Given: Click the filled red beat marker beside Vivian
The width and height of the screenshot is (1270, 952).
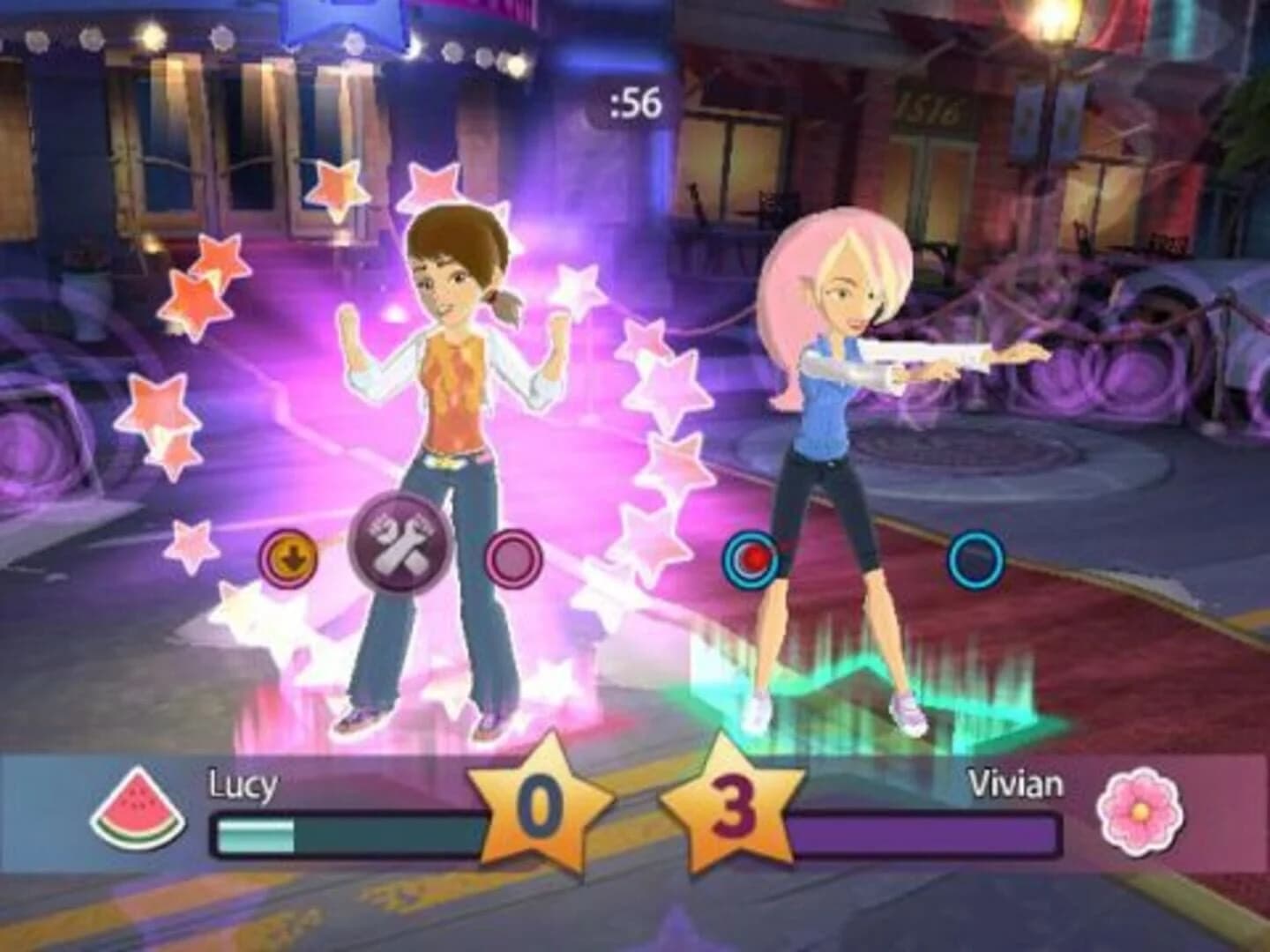Looking at the screenshot, I should point(751,555).
